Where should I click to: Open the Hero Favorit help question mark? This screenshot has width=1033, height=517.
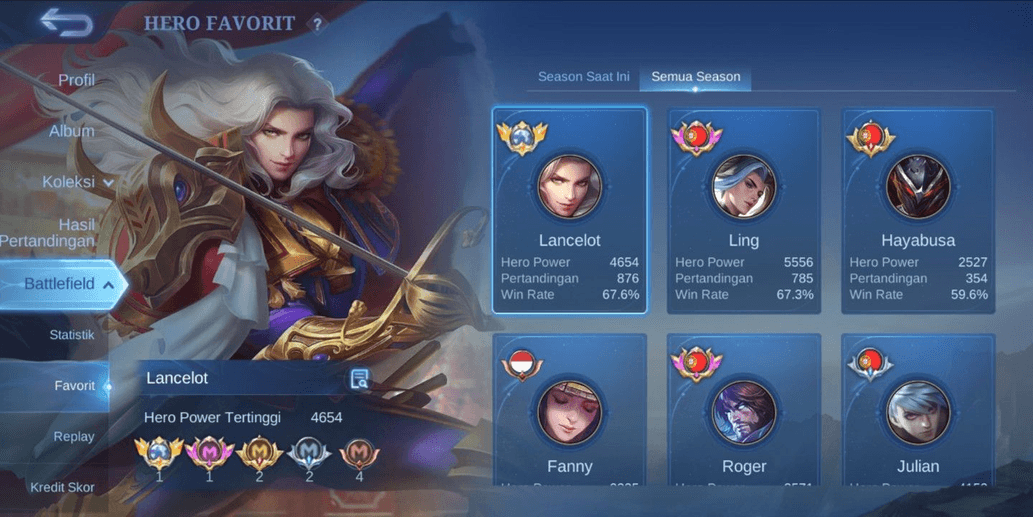click(317, 24)
